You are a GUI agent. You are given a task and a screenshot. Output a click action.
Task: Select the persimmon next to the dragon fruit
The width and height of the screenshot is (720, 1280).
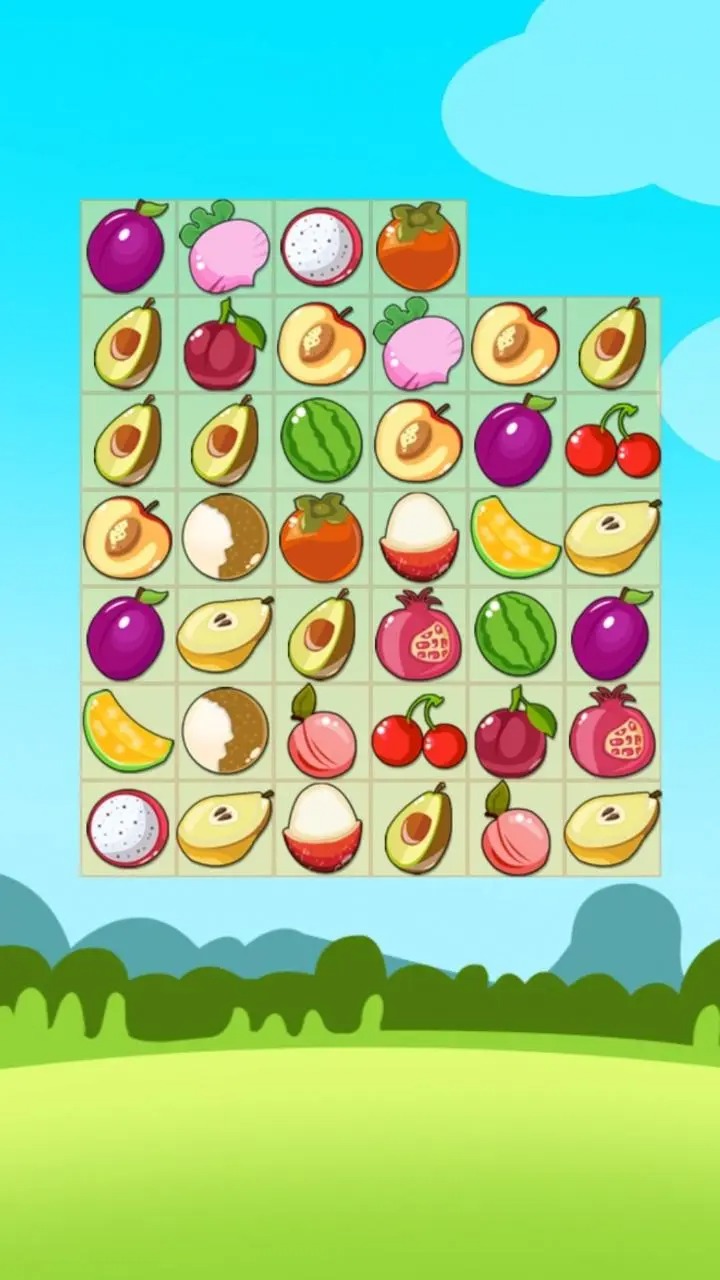coord(418,247)
